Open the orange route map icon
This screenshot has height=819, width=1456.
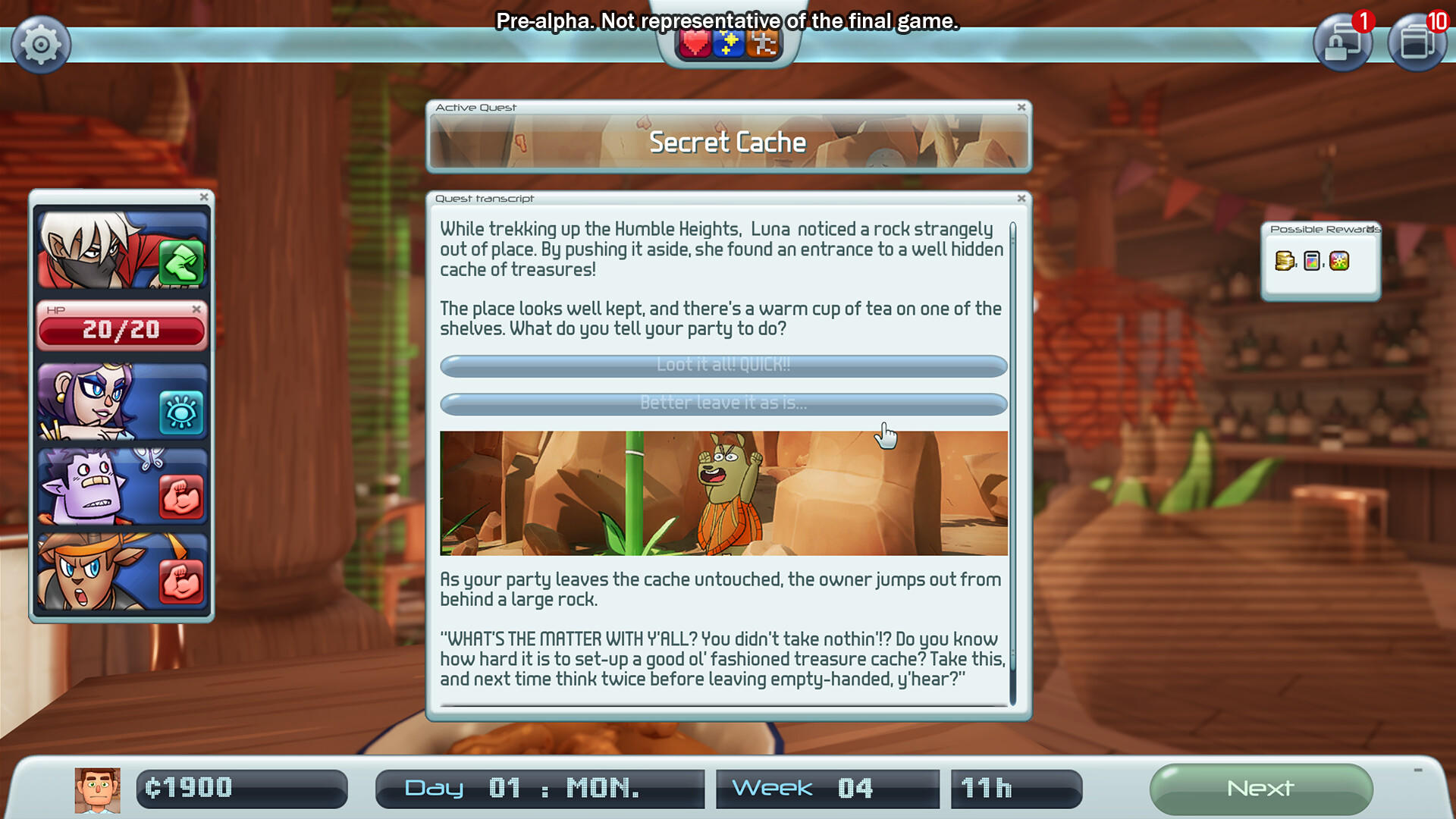764,43
